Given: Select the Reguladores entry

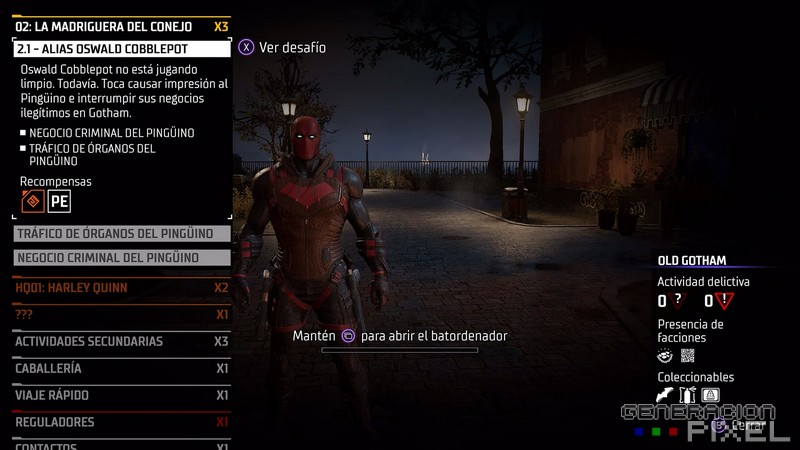Looking at the screenshot, I should click(121, 422).
